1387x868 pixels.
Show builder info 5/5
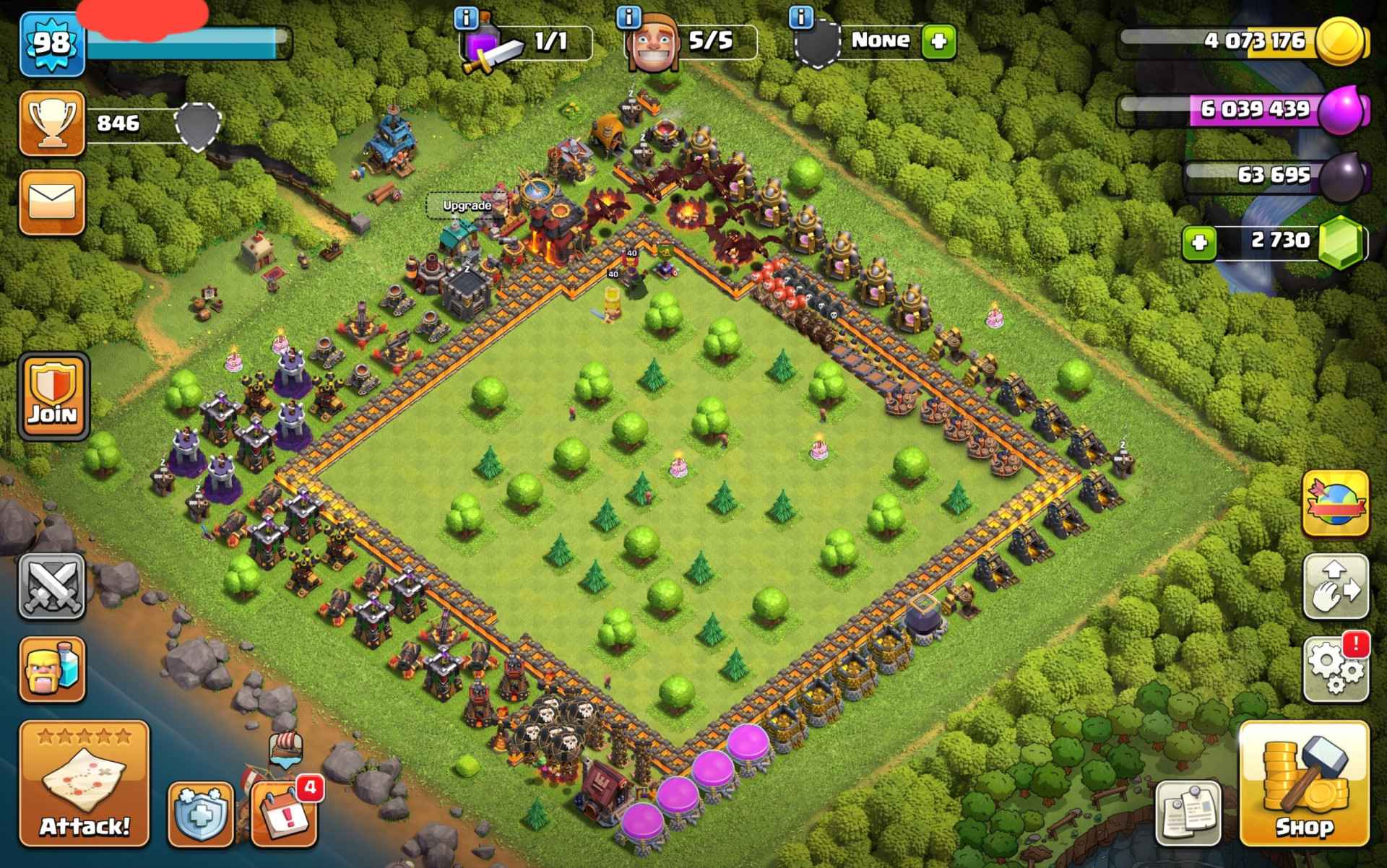(630, 16)
